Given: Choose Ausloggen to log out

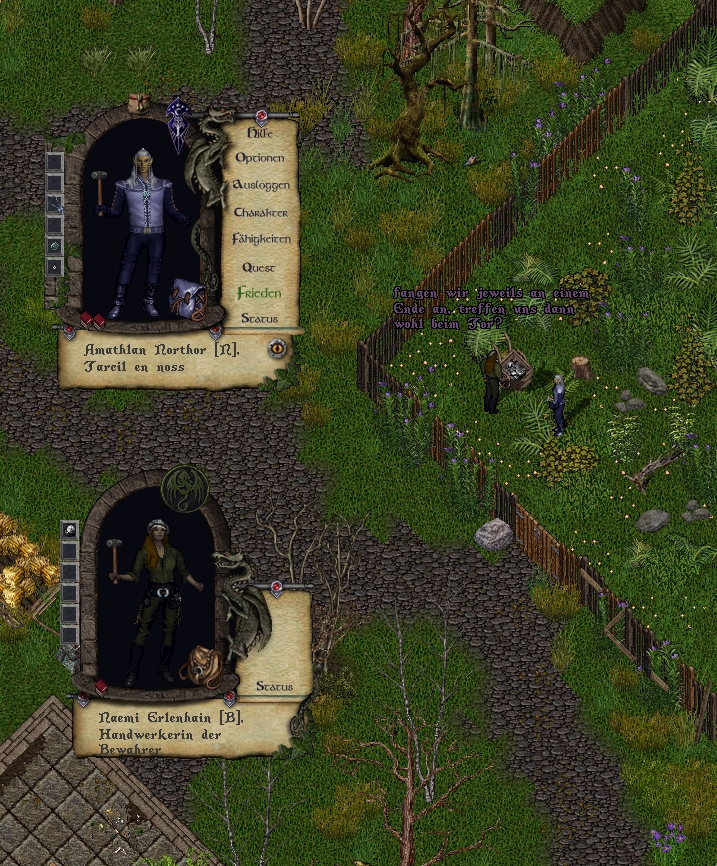Looking at the screenshot, I should [261, 185].
